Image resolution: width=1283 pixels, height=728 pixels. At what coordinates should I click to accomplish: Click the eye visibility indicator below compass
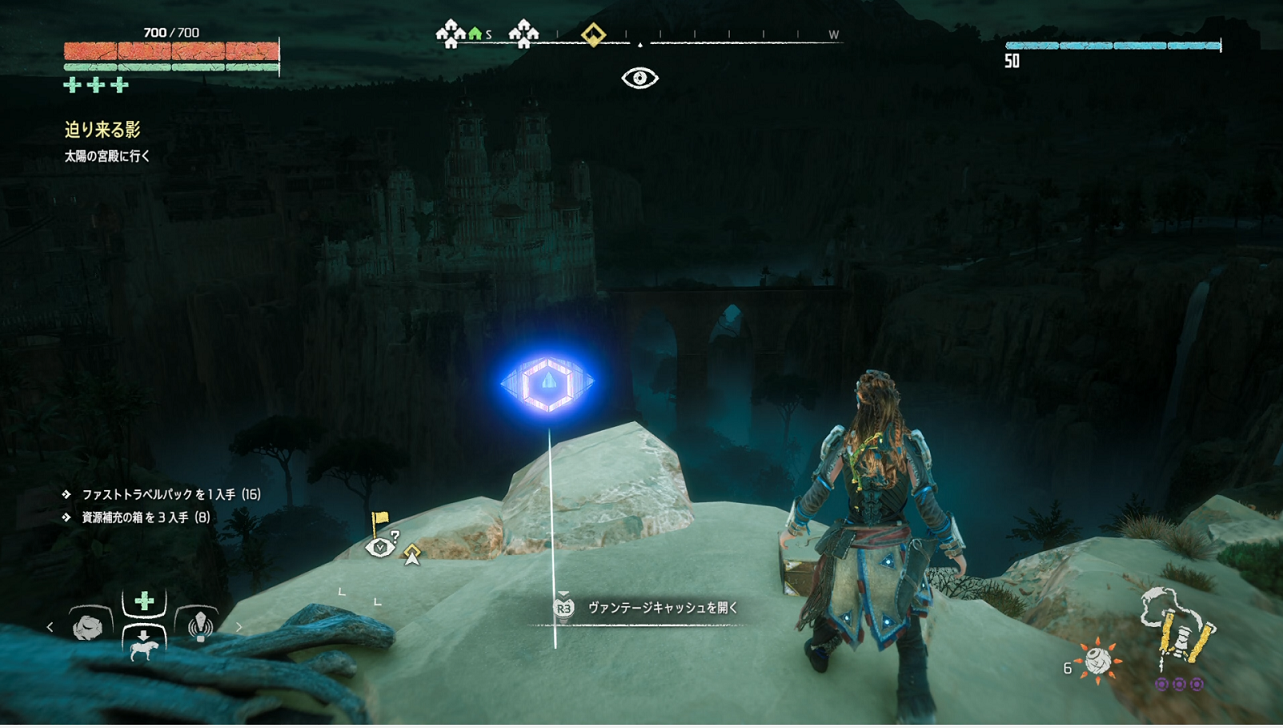[x=640, y=78]
